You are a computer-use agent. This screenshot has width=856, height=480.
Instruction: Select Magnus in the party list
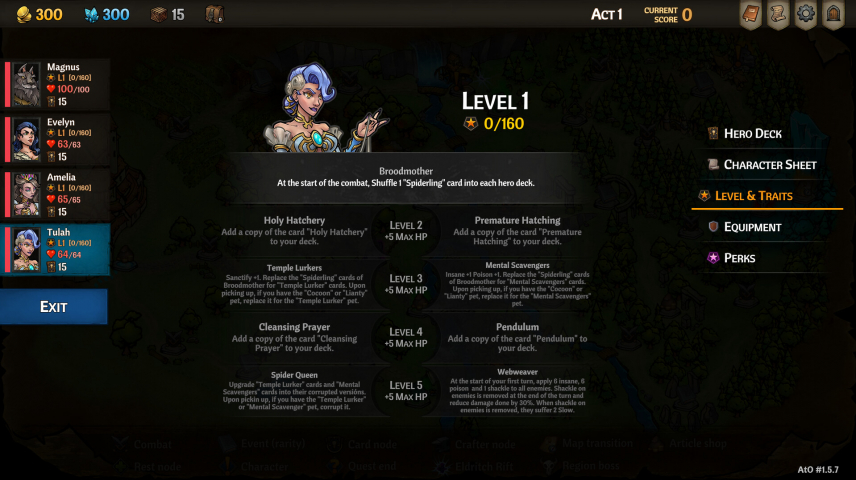(x=58, y=84)
